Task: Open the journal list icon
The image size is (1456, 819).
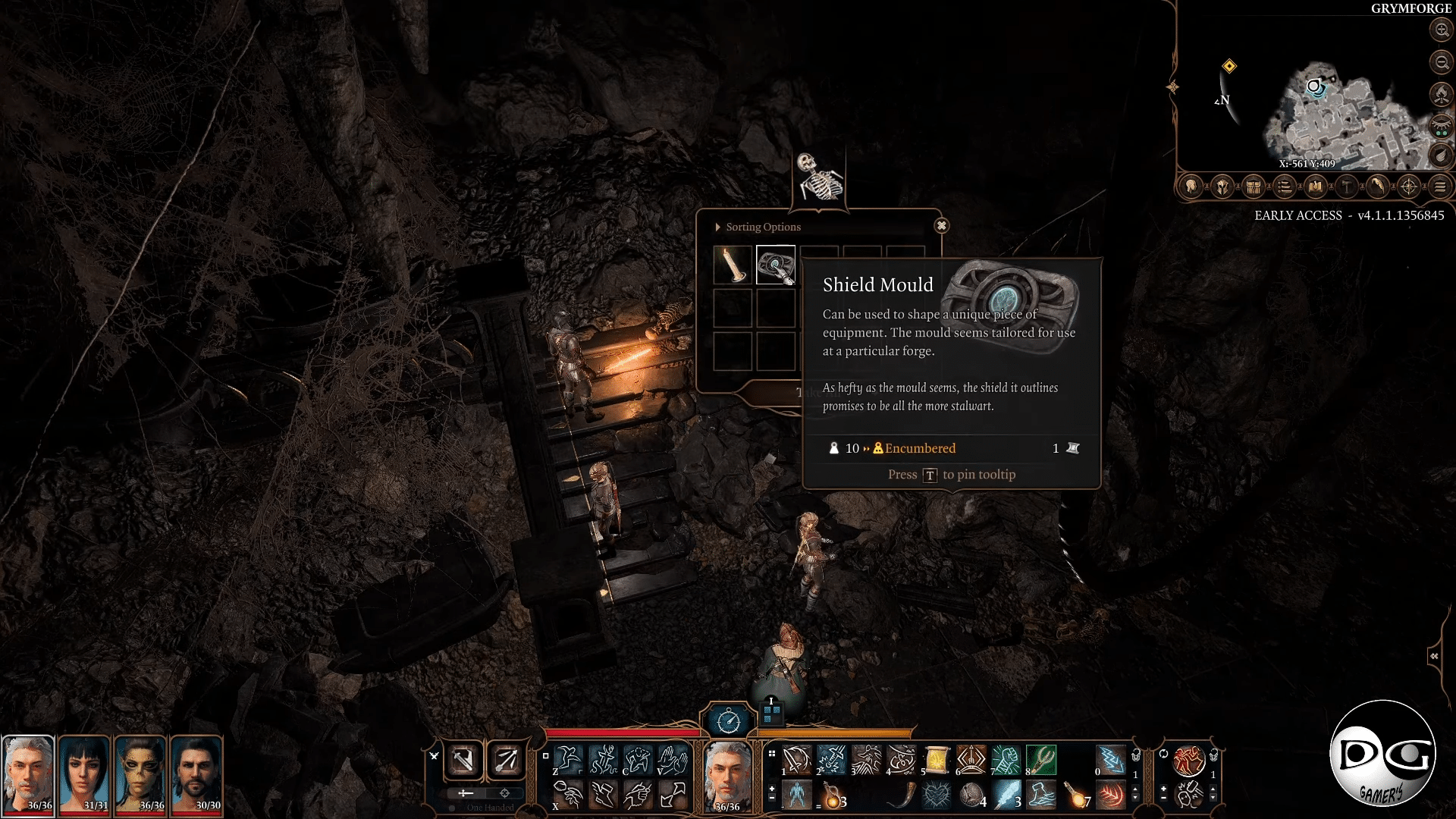Action: tap(1285, 187)
